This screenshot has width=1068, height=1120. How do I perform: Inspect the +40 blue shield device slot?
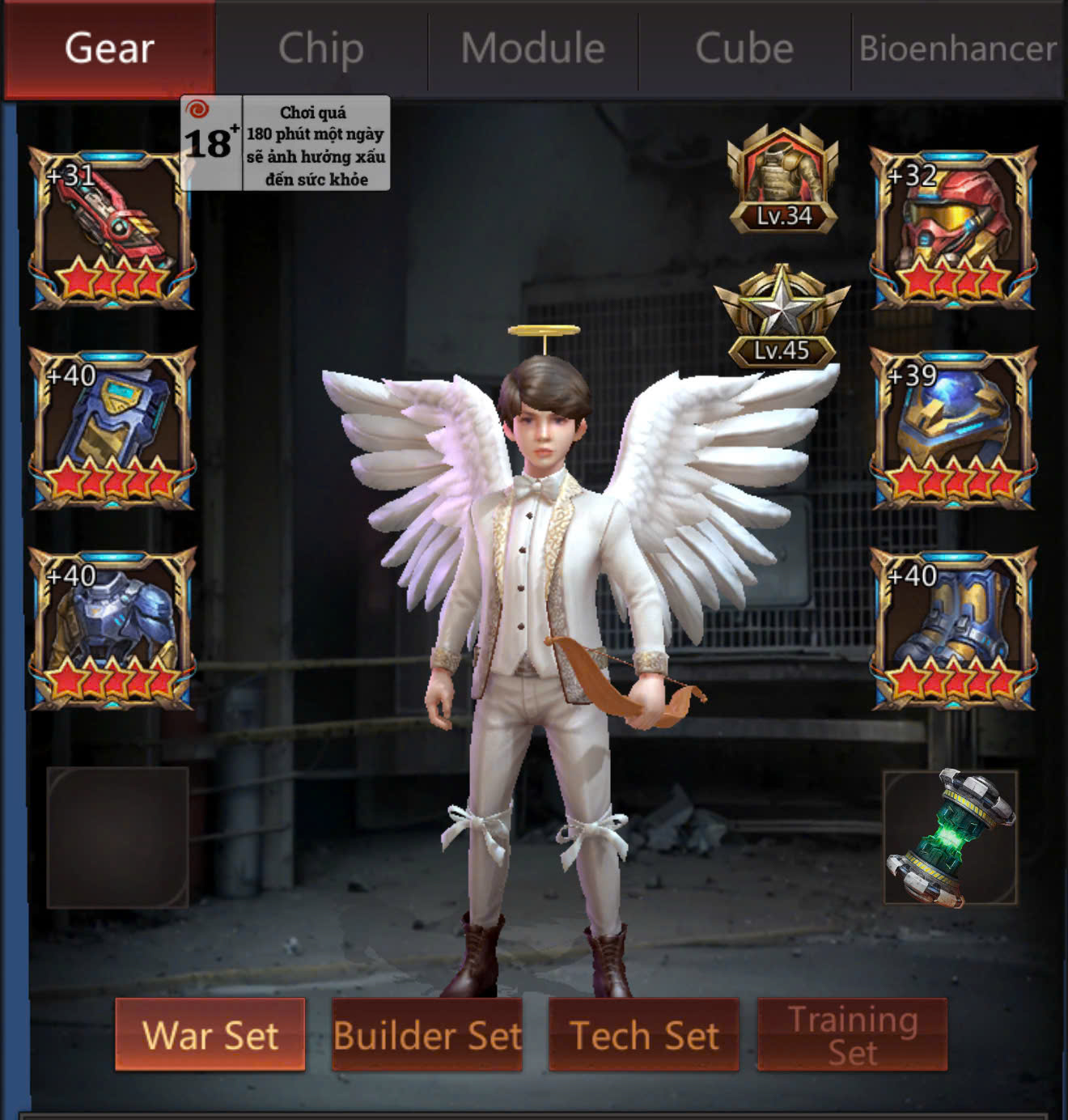[x=112, y=429]
